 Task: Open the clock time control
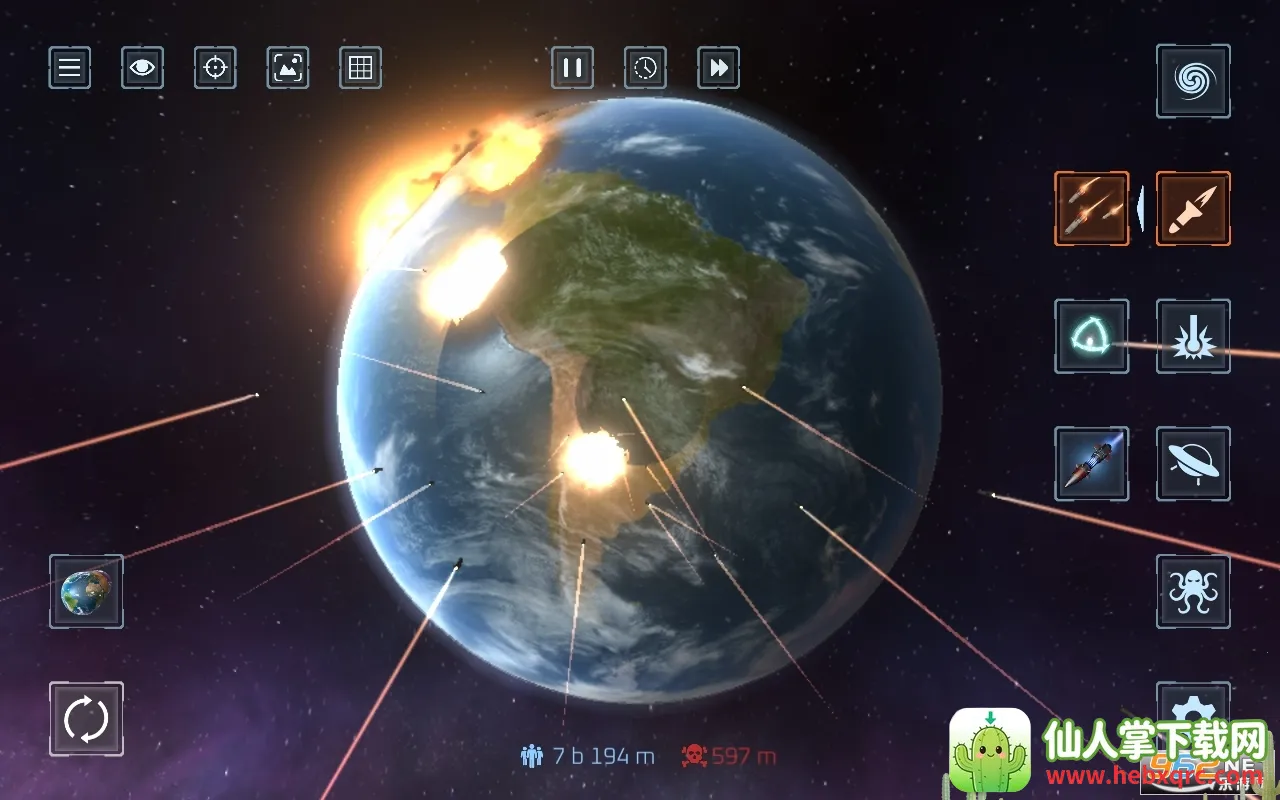(x=646, y=68)
